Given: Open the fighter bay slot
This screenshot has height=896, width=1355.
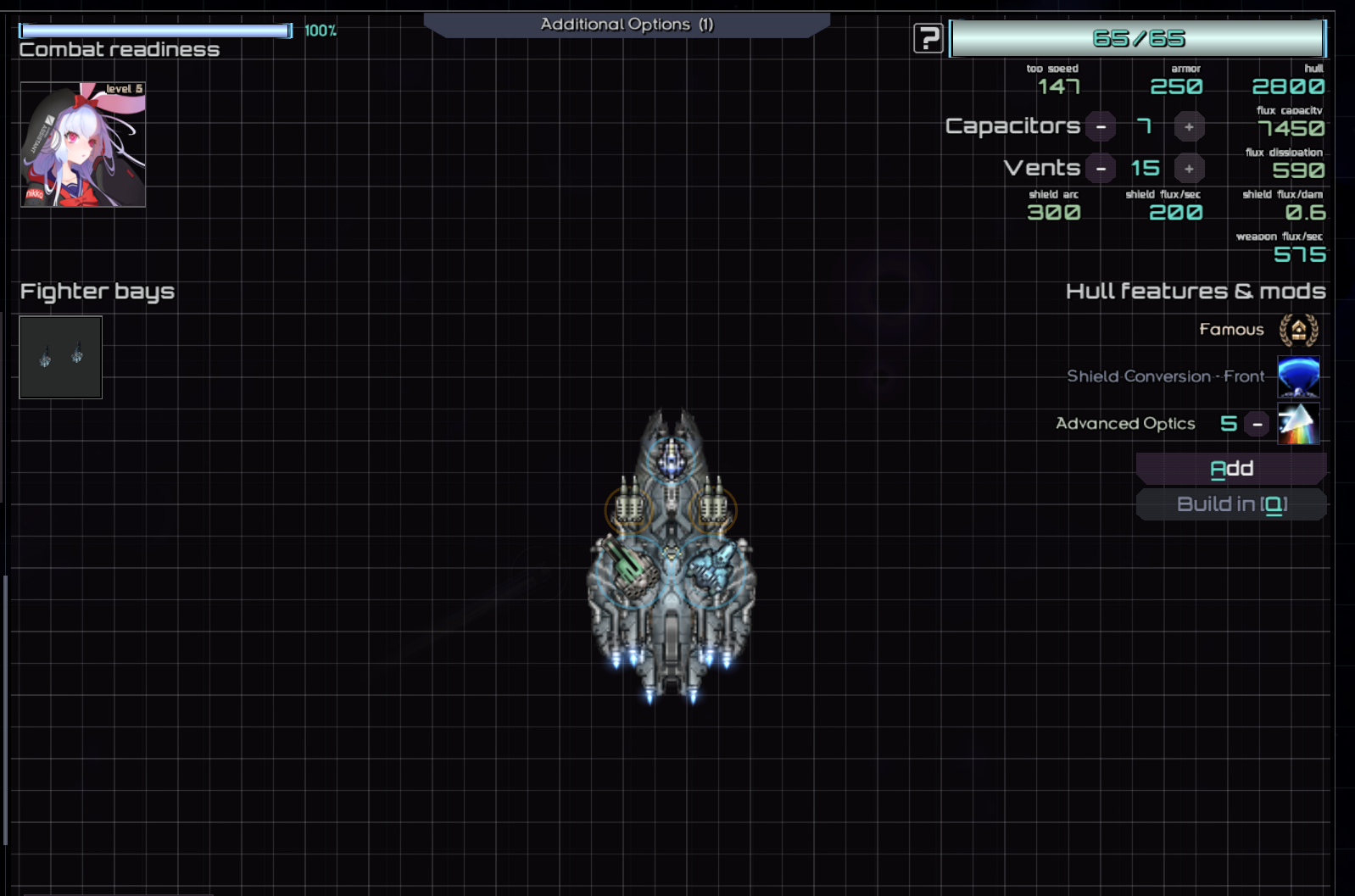Looking at the screenshot, I should pos(61,357).
